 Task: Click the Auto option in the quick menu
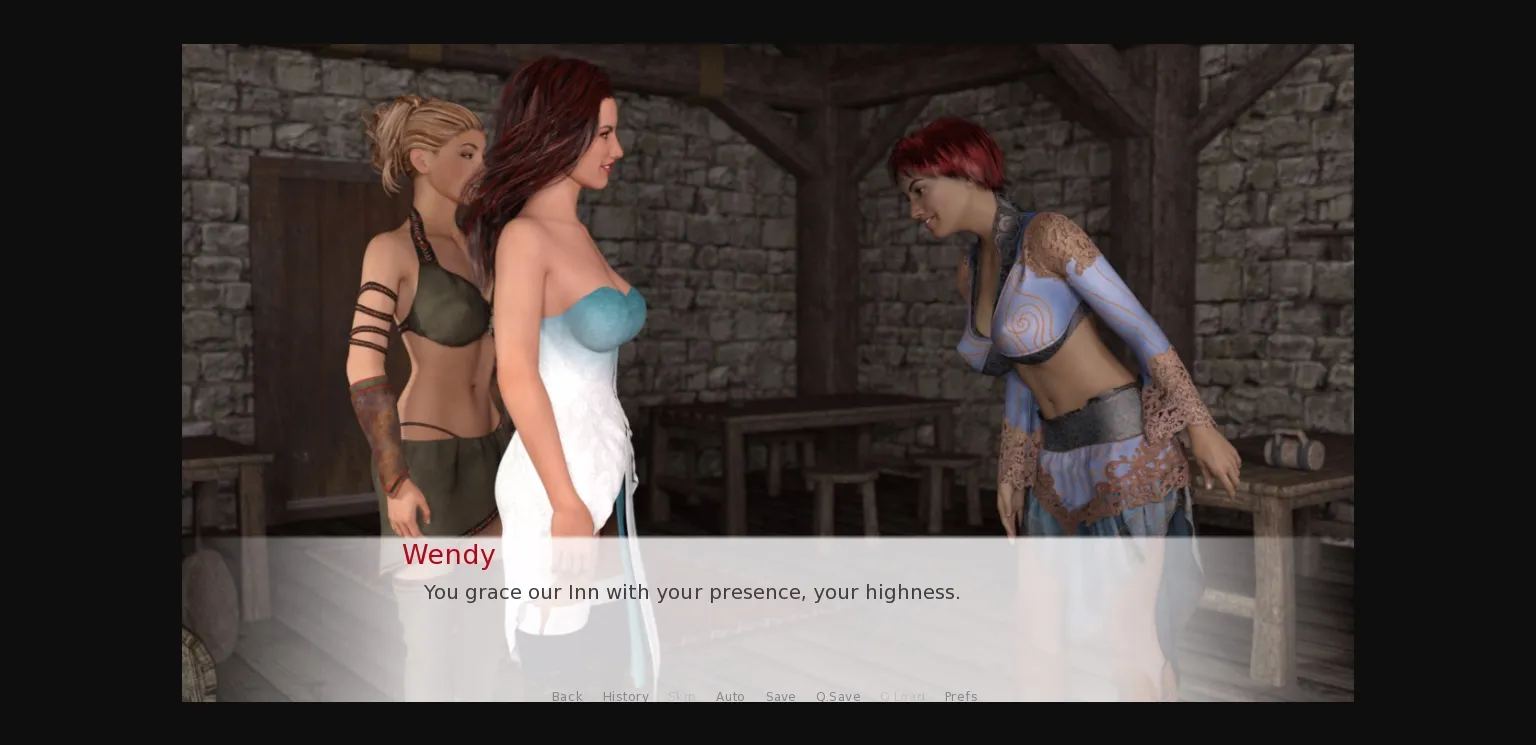[x=730, y=697]
